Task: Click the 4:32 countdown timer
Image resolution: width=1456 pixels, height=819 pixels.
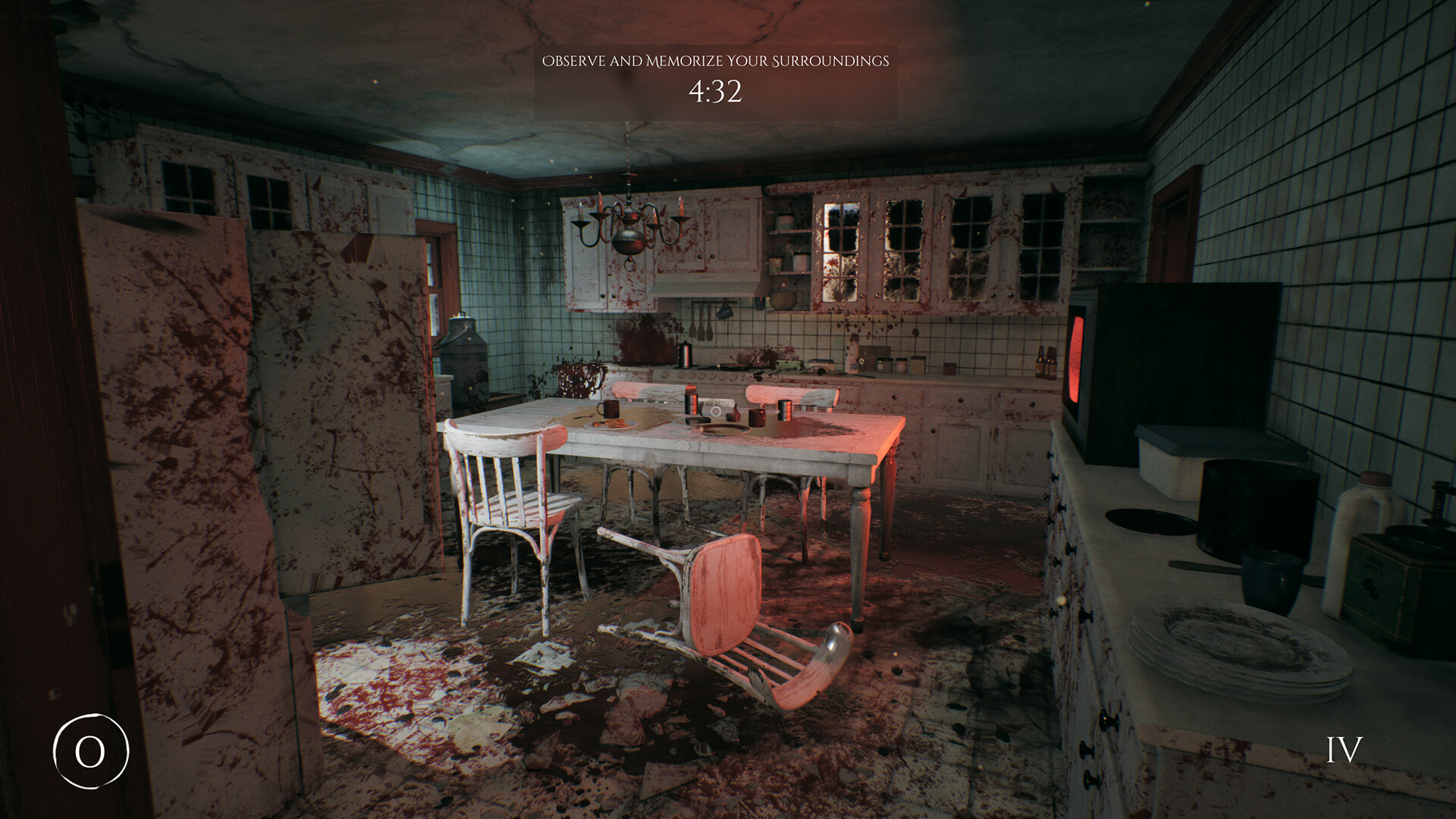Action: pyautogui.click(x=714, y=94)
